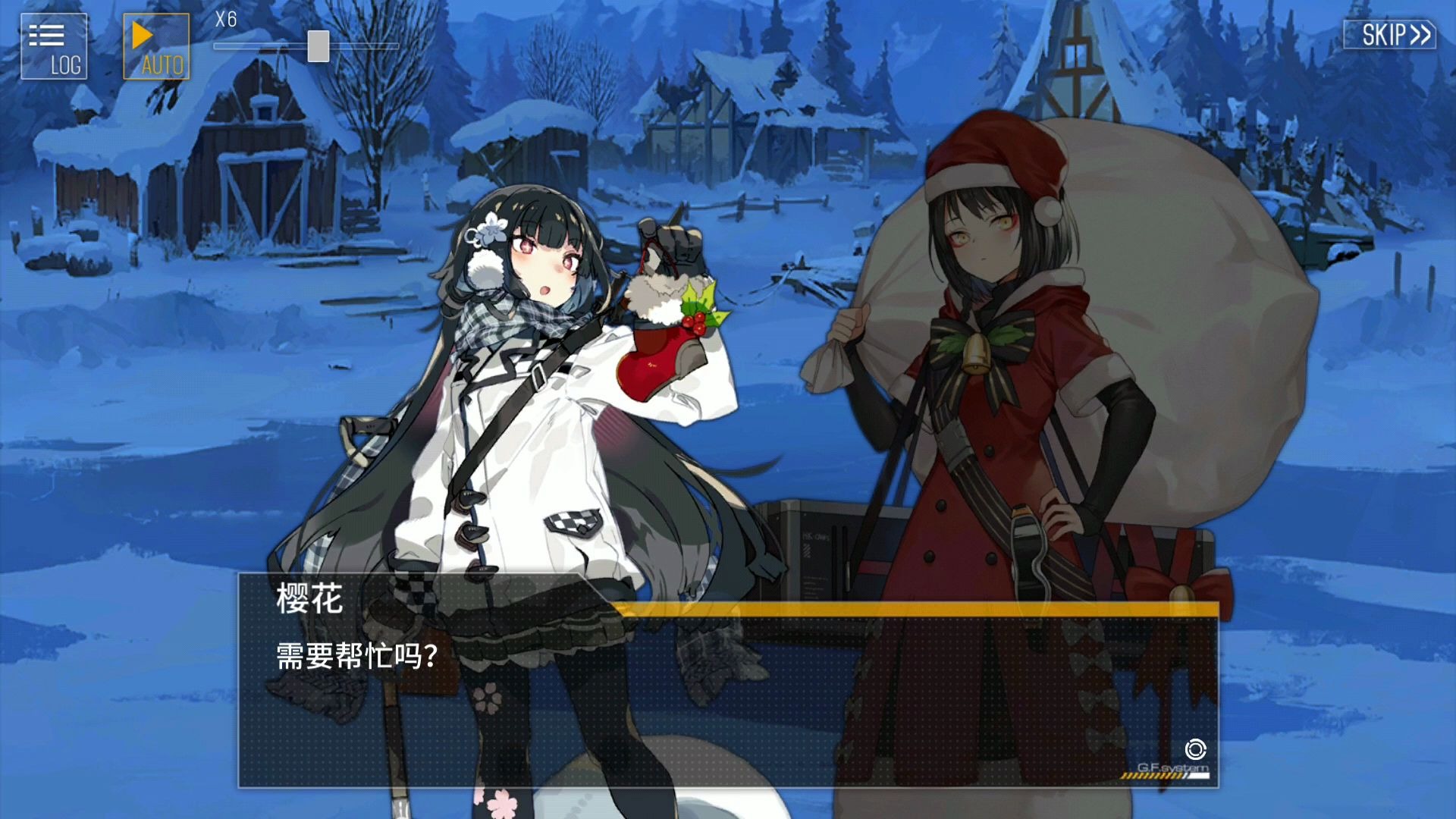Click the speed slider handle
Image resolution: width=1456 pixels, height=819 pixels.
[318, 45]
